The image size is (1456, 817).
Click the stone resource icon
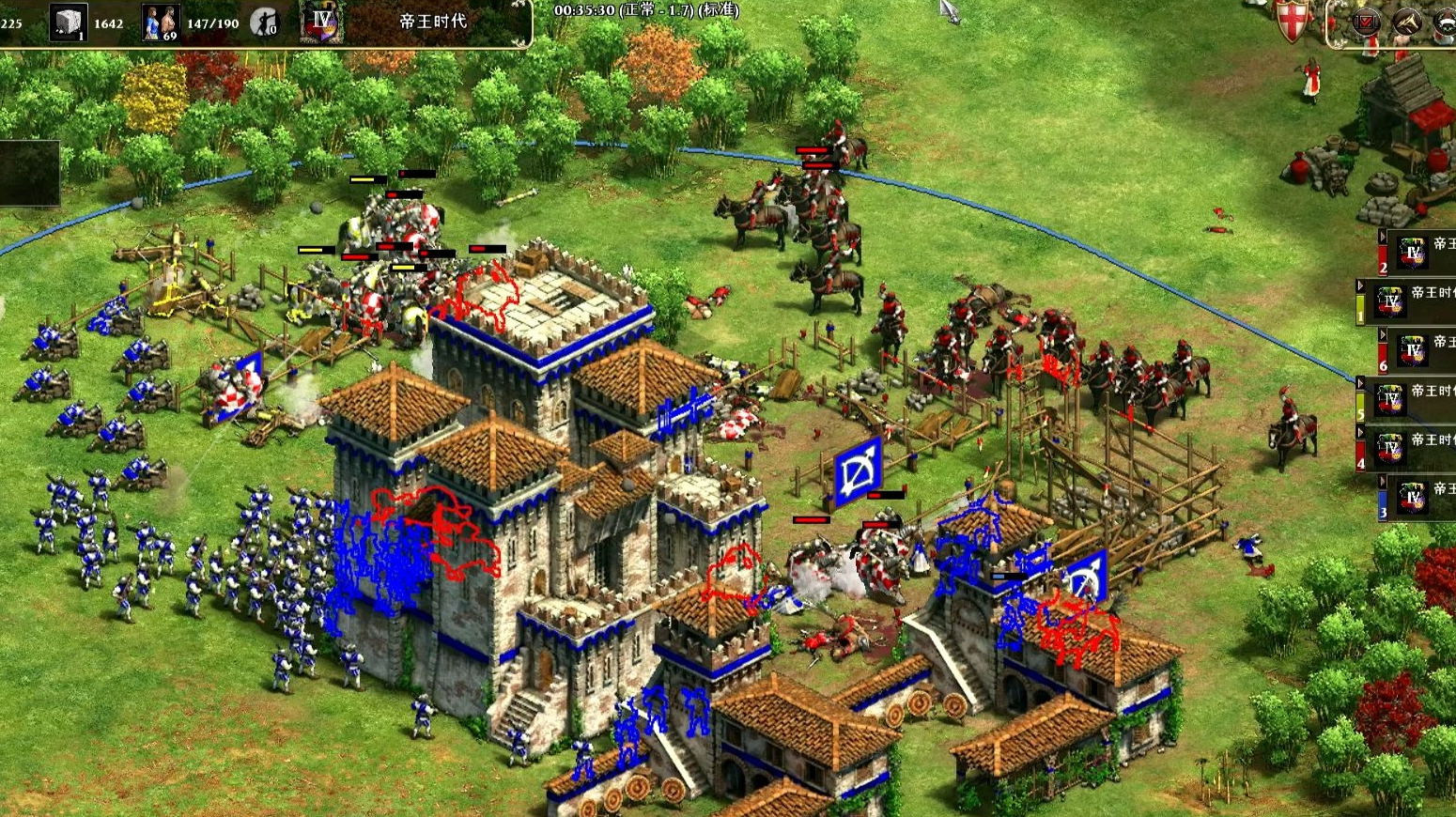click(x=68, y=23)
